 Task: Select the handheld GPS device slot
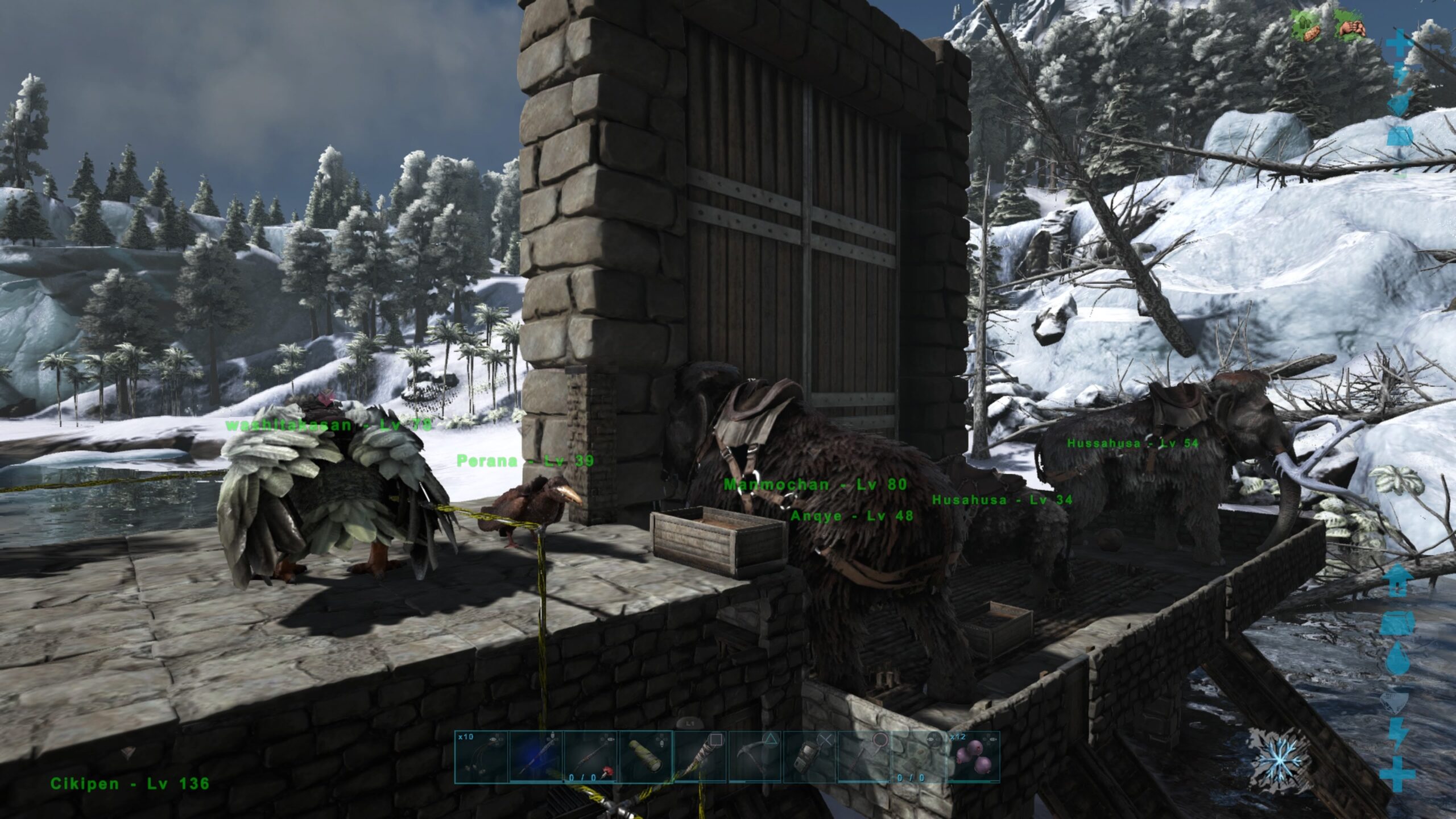[x=809, y=757]
